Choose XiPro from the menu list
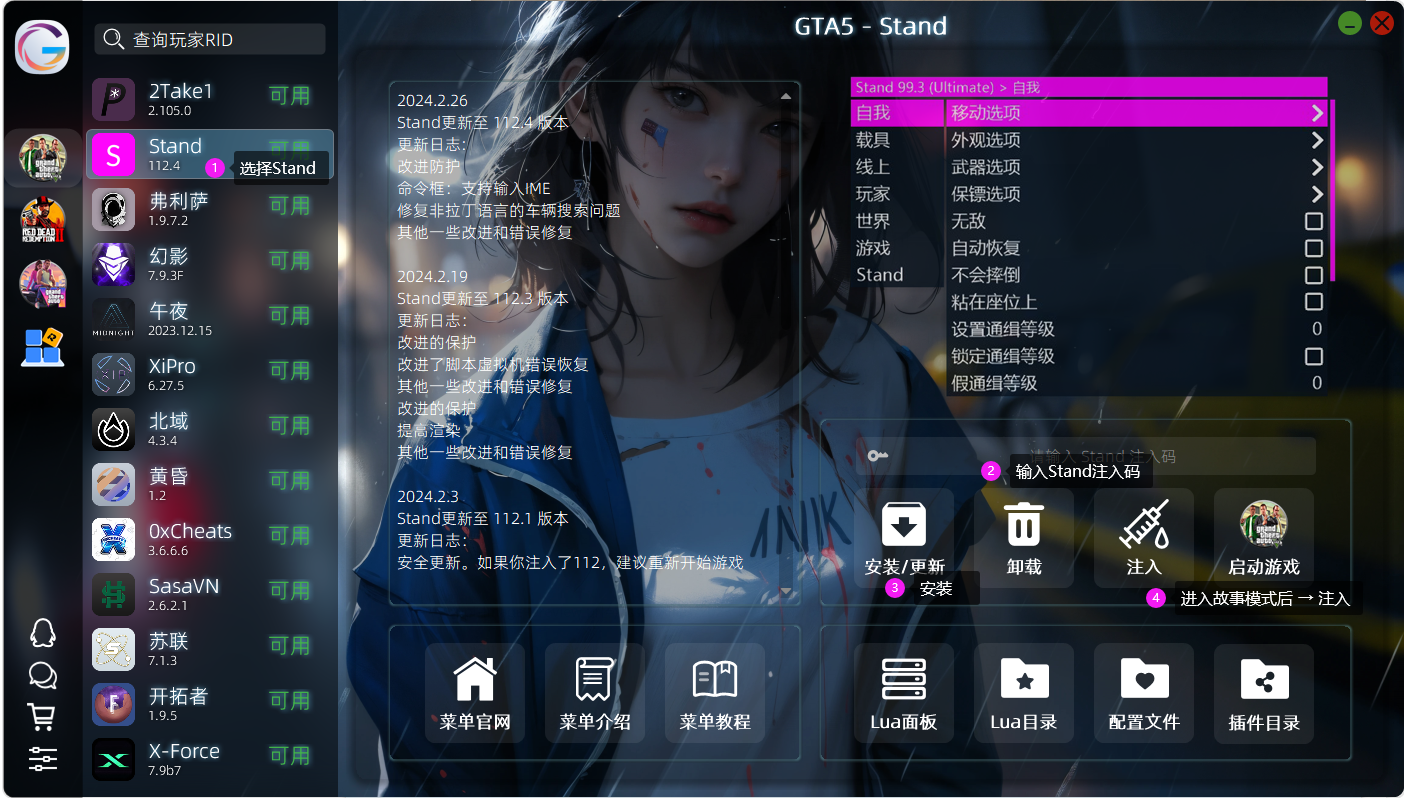The height and width of the screenshot is (798, 1404). click(x=210, y=374)
